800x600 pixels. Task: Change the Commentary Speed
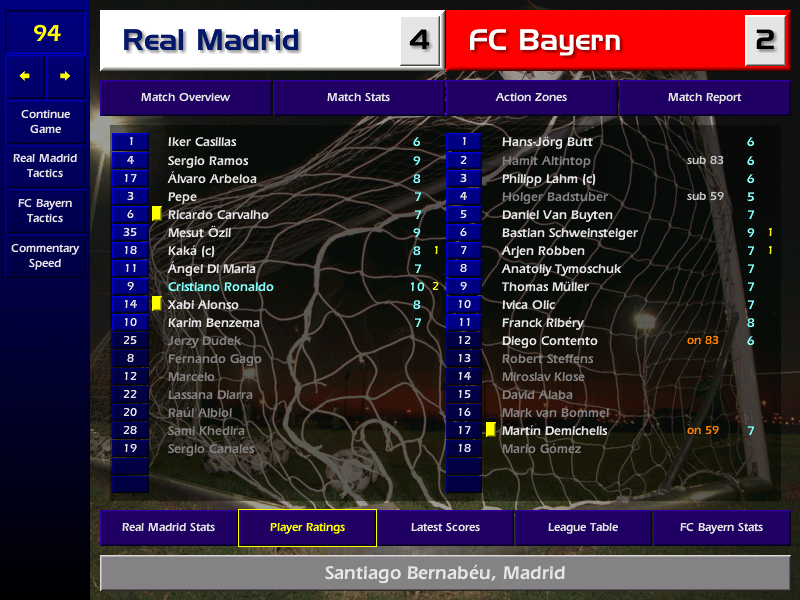click(x=45, y=255)
